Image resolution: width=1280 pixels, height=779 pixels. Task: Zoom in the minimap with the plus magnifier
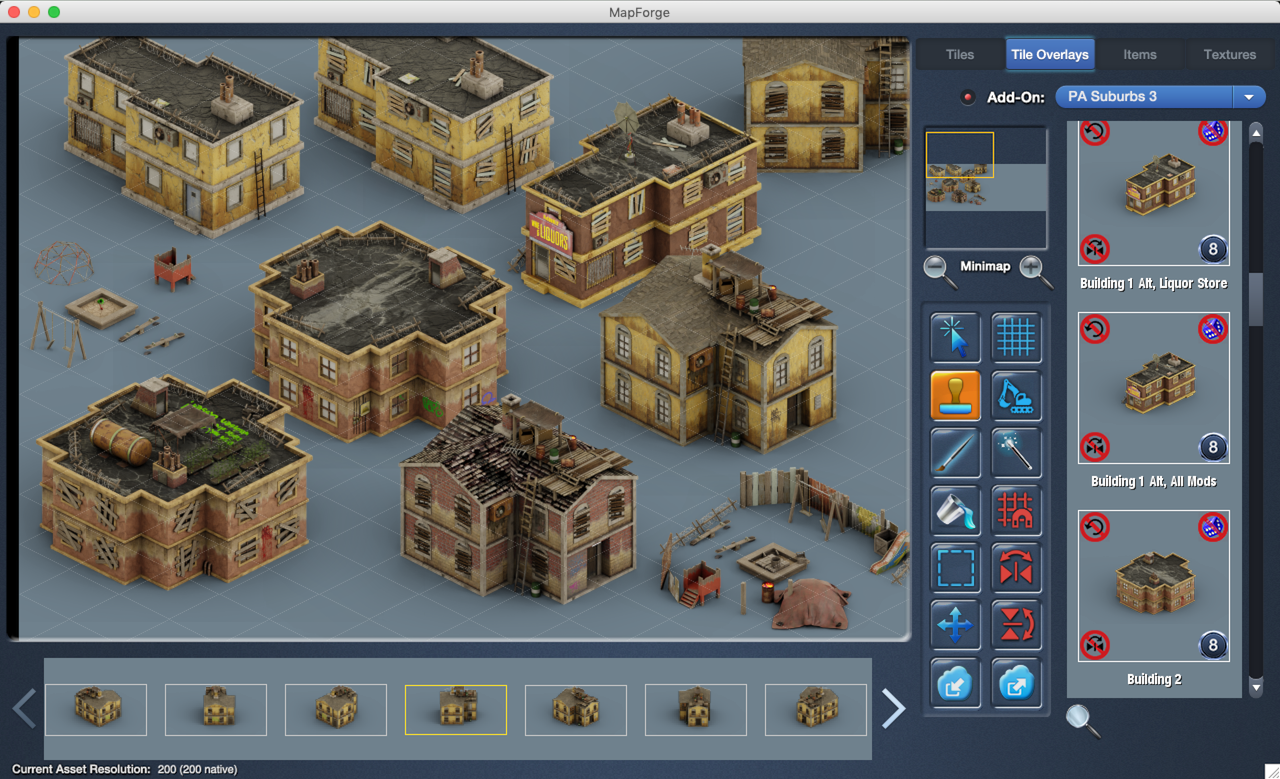click(x=1035, y=268)
